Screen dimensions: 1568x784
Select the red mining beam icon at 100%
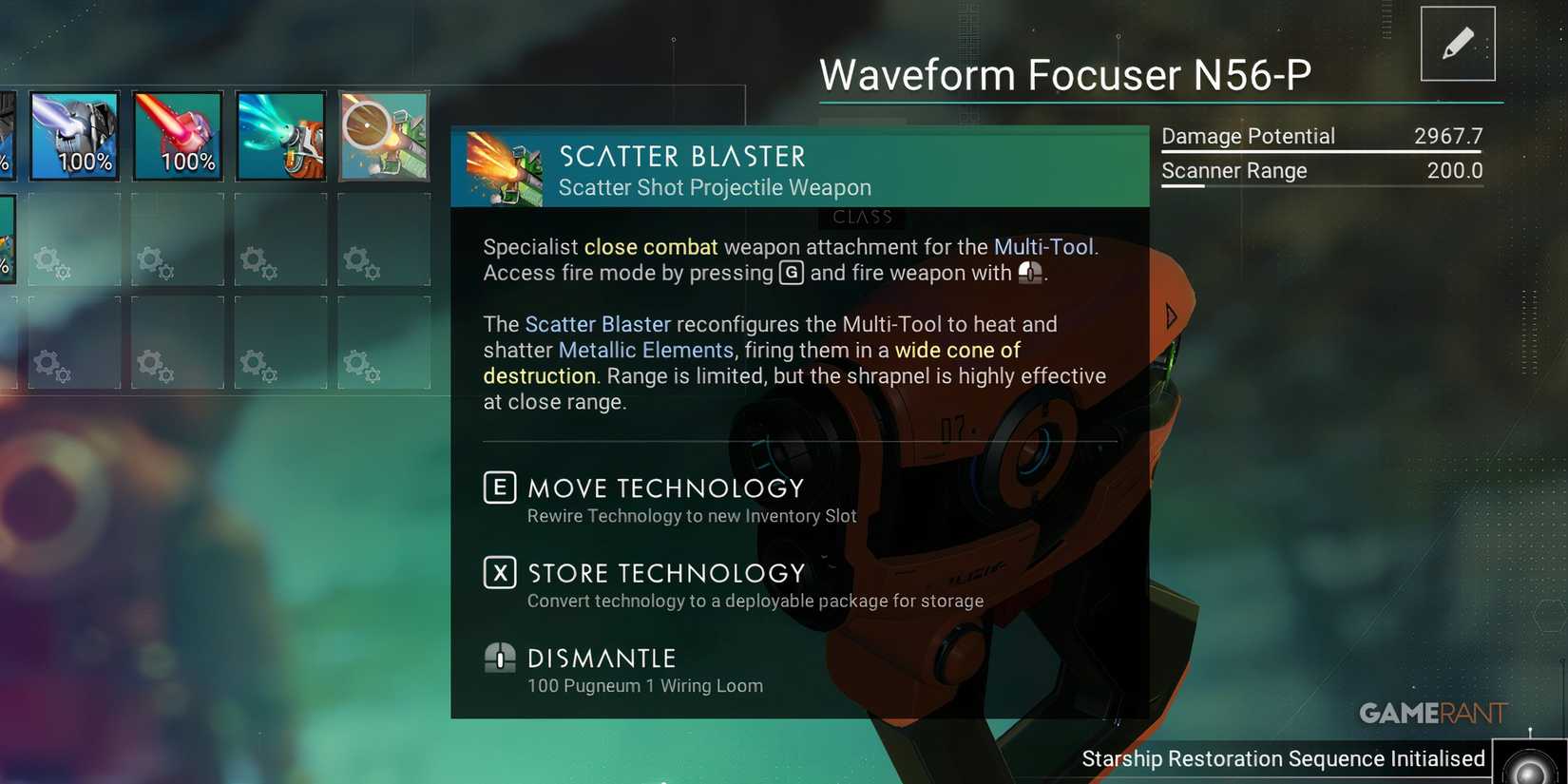(x=178, y=135)
